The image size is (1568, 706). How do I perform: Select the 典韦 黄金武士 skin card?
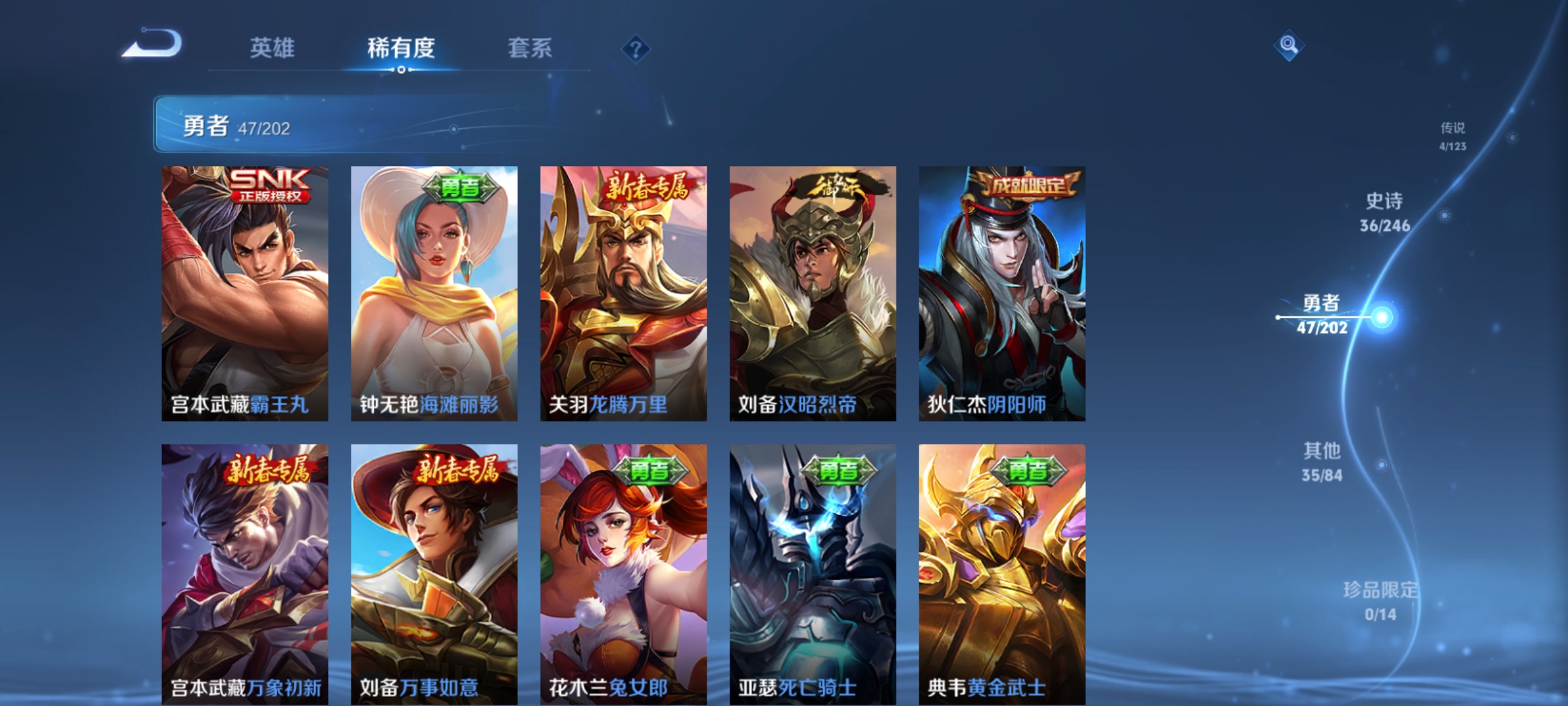pyautogui.click(x=1002, y=574)
